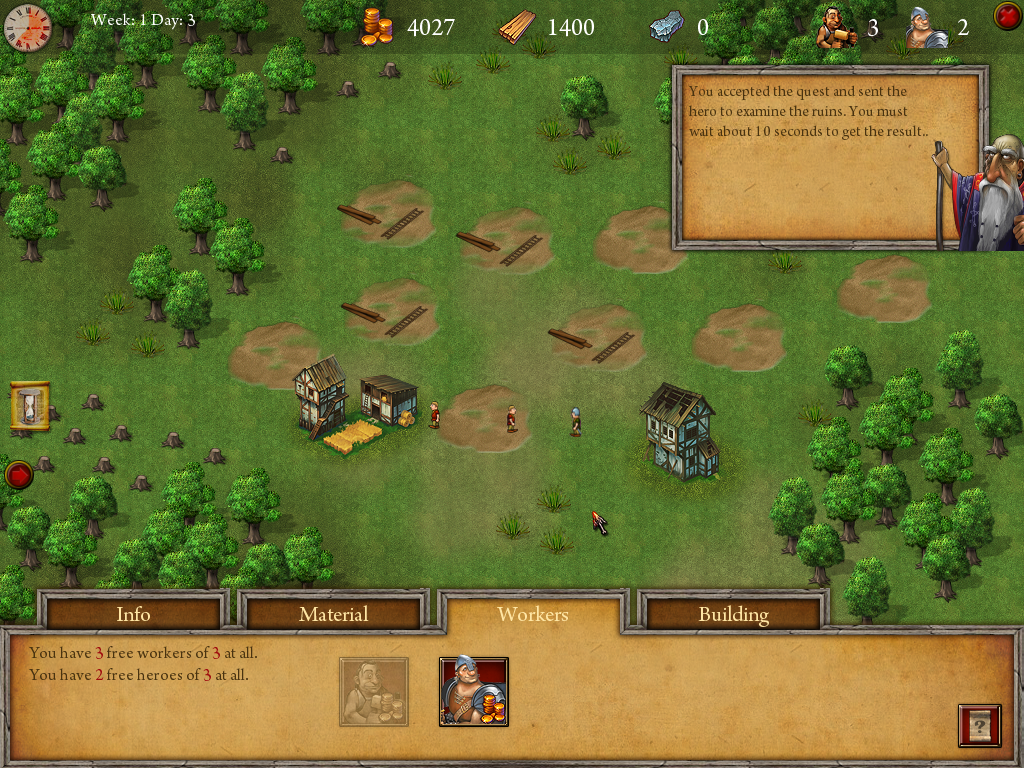1024x768 pixels.
Task: Activate the hourglass icon on the left edge
Action: pos(29,407)
